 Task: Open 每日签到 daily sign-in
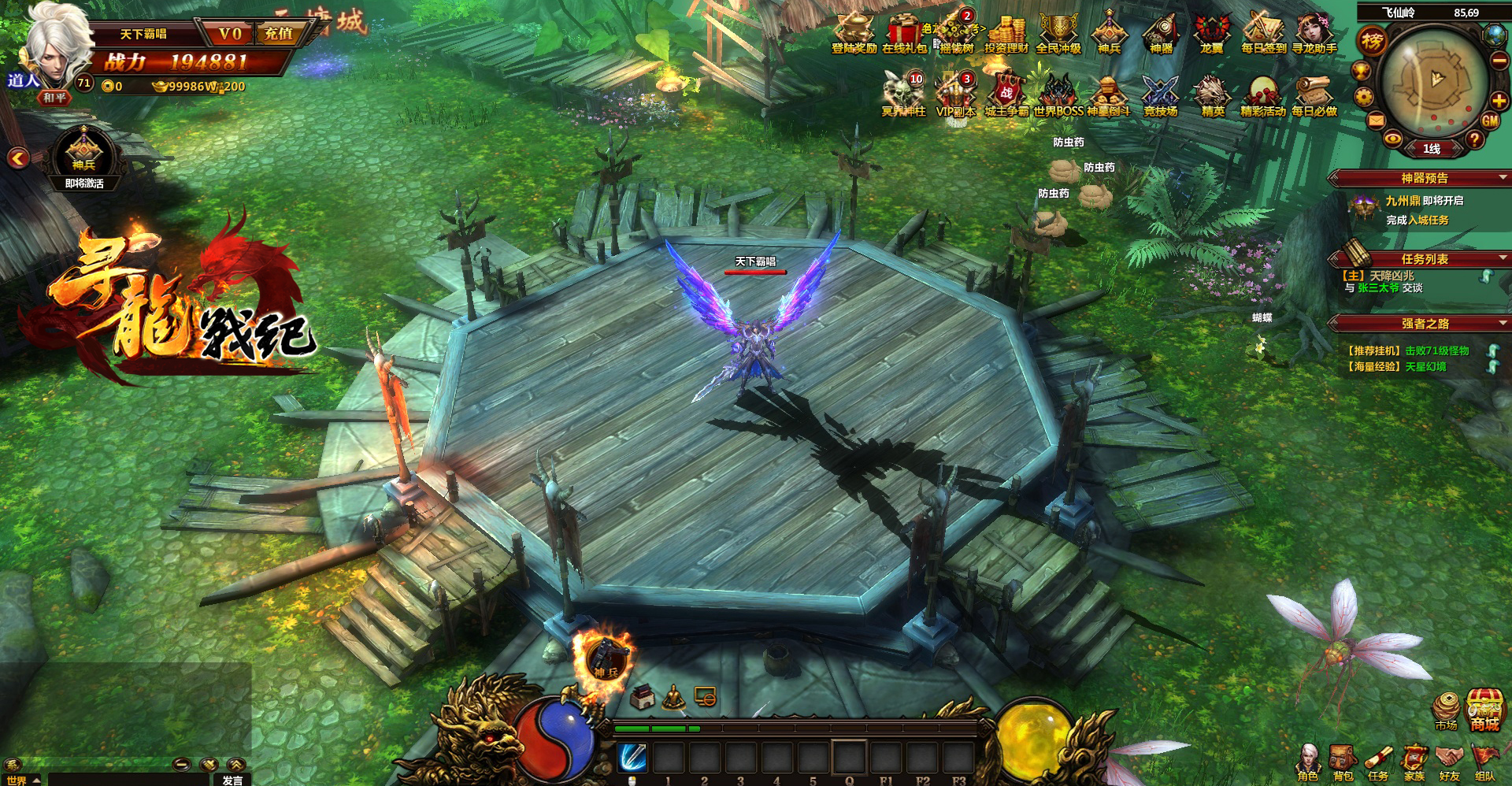tap(1263, 32)
